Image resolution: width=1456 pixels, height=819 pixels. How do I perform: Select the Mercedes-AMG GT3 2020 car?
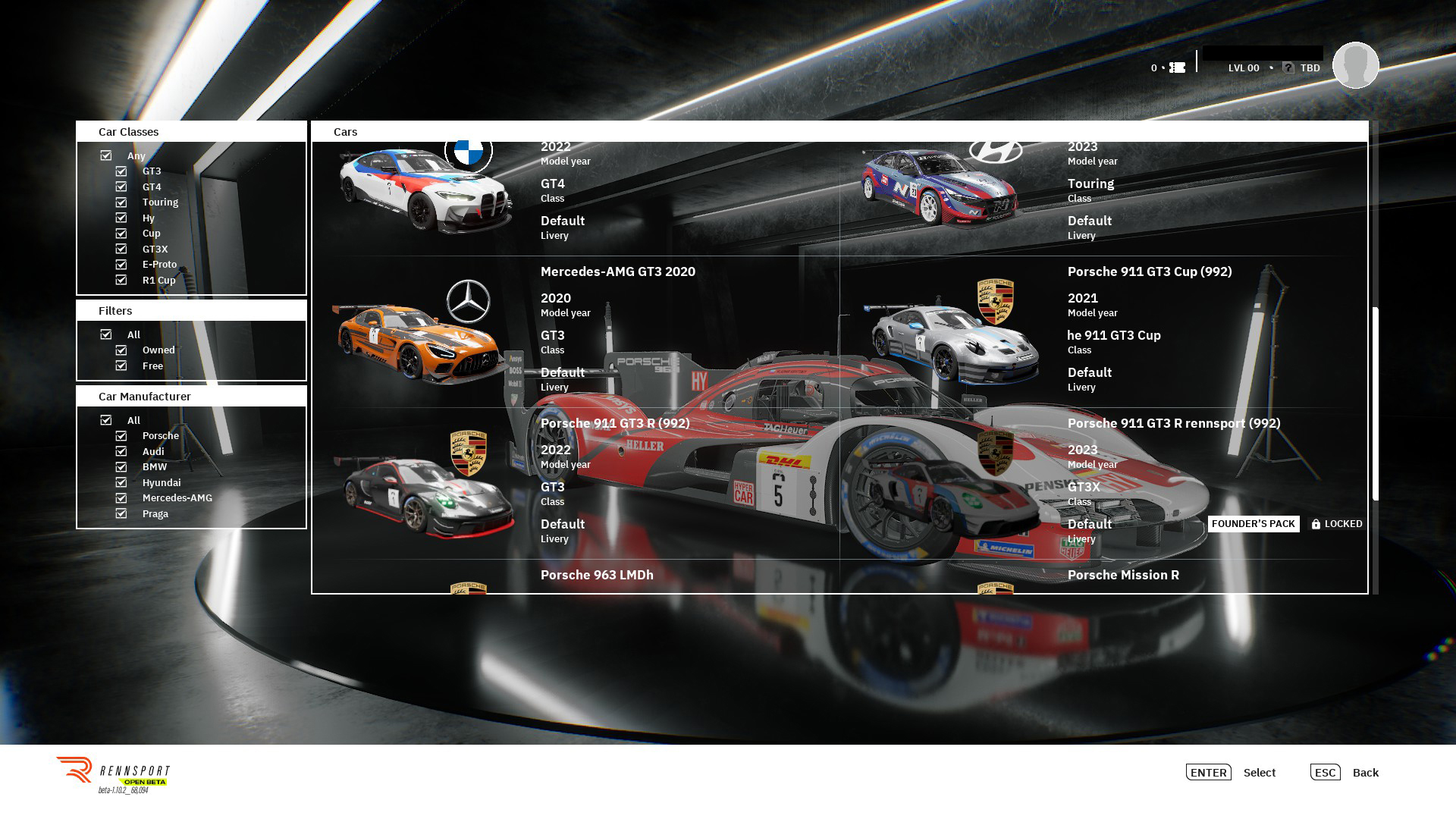tap(575, 331)
